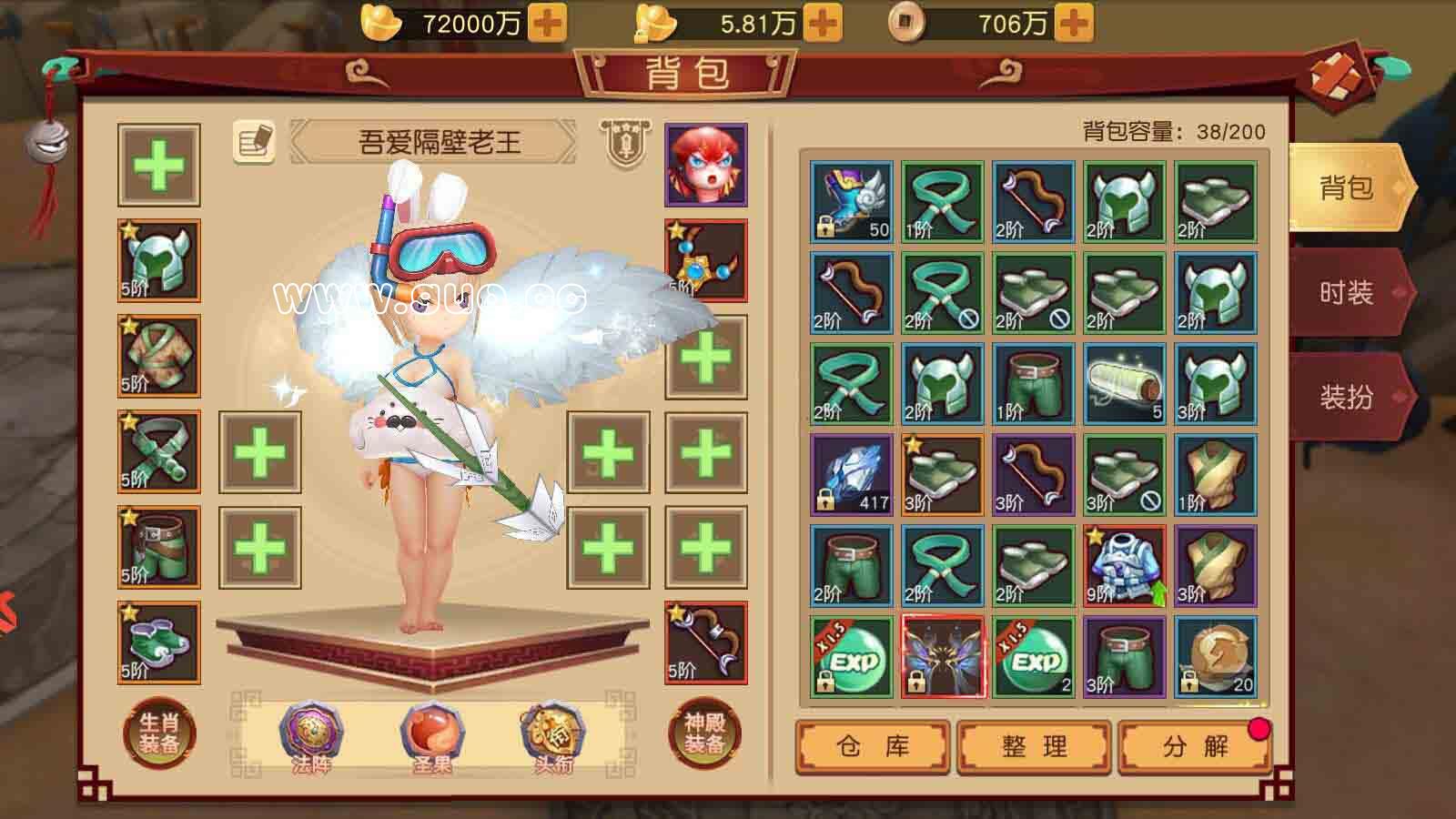Add more gold ingots (72000万)
This screenshot has width=1456, height=819.
pos(547,23)
